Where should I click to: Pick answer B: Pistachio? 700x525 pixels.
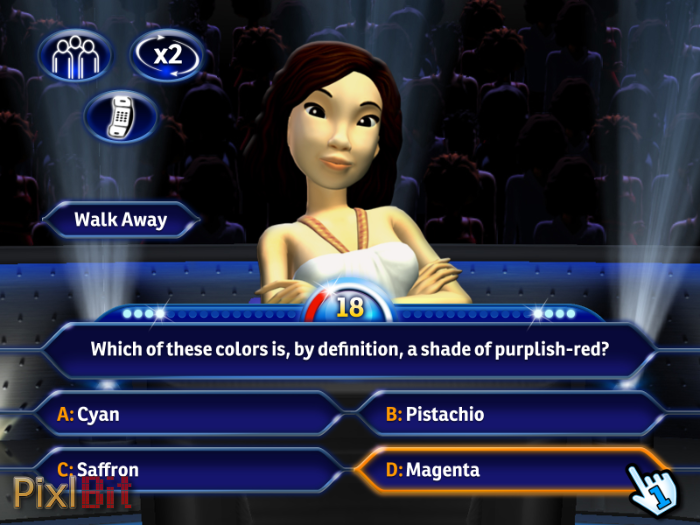point(500,414)
